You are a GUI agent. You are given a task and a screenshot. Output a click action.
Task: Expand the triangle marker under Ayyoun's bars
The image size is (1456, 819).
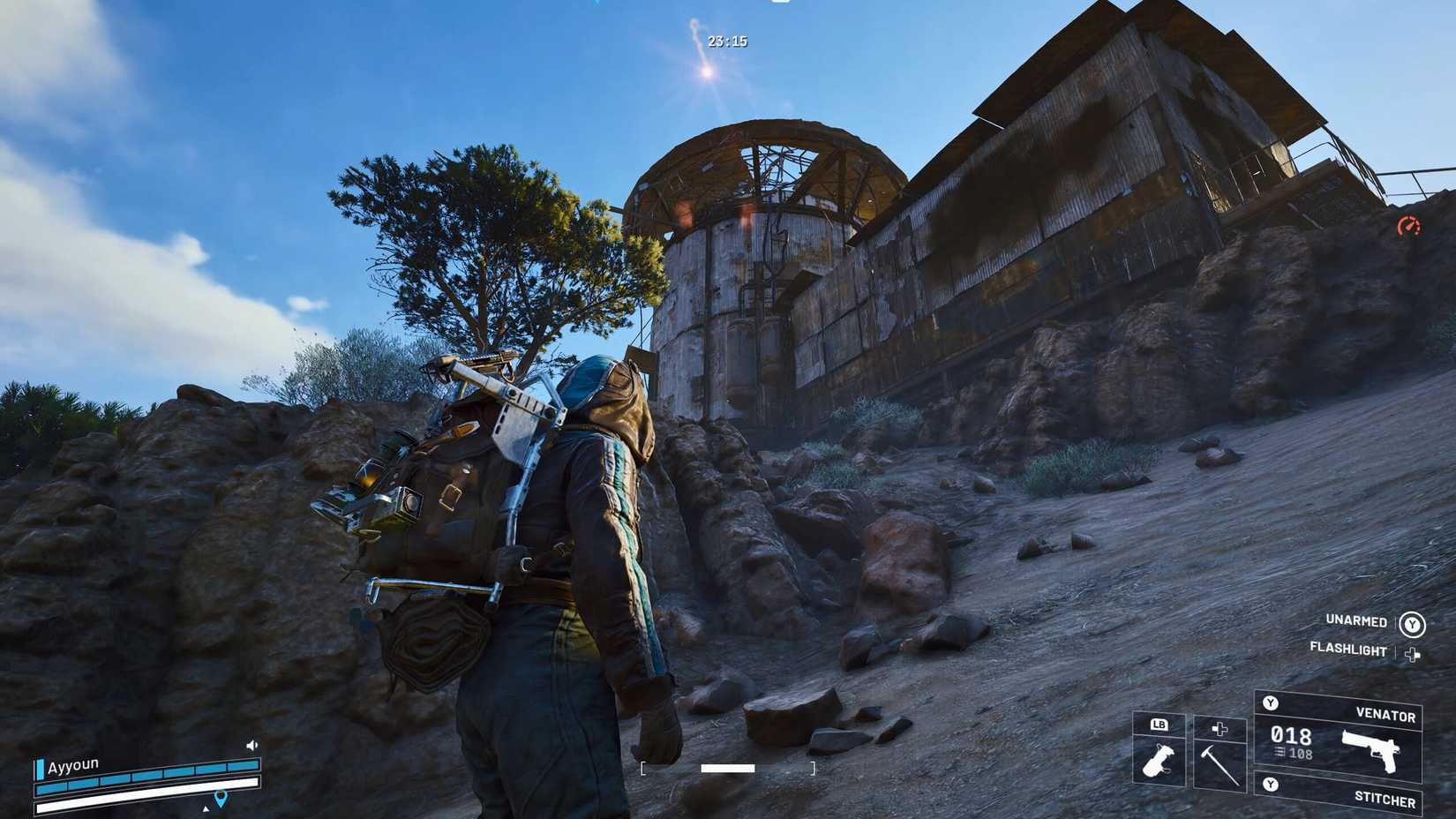[206, 808]
